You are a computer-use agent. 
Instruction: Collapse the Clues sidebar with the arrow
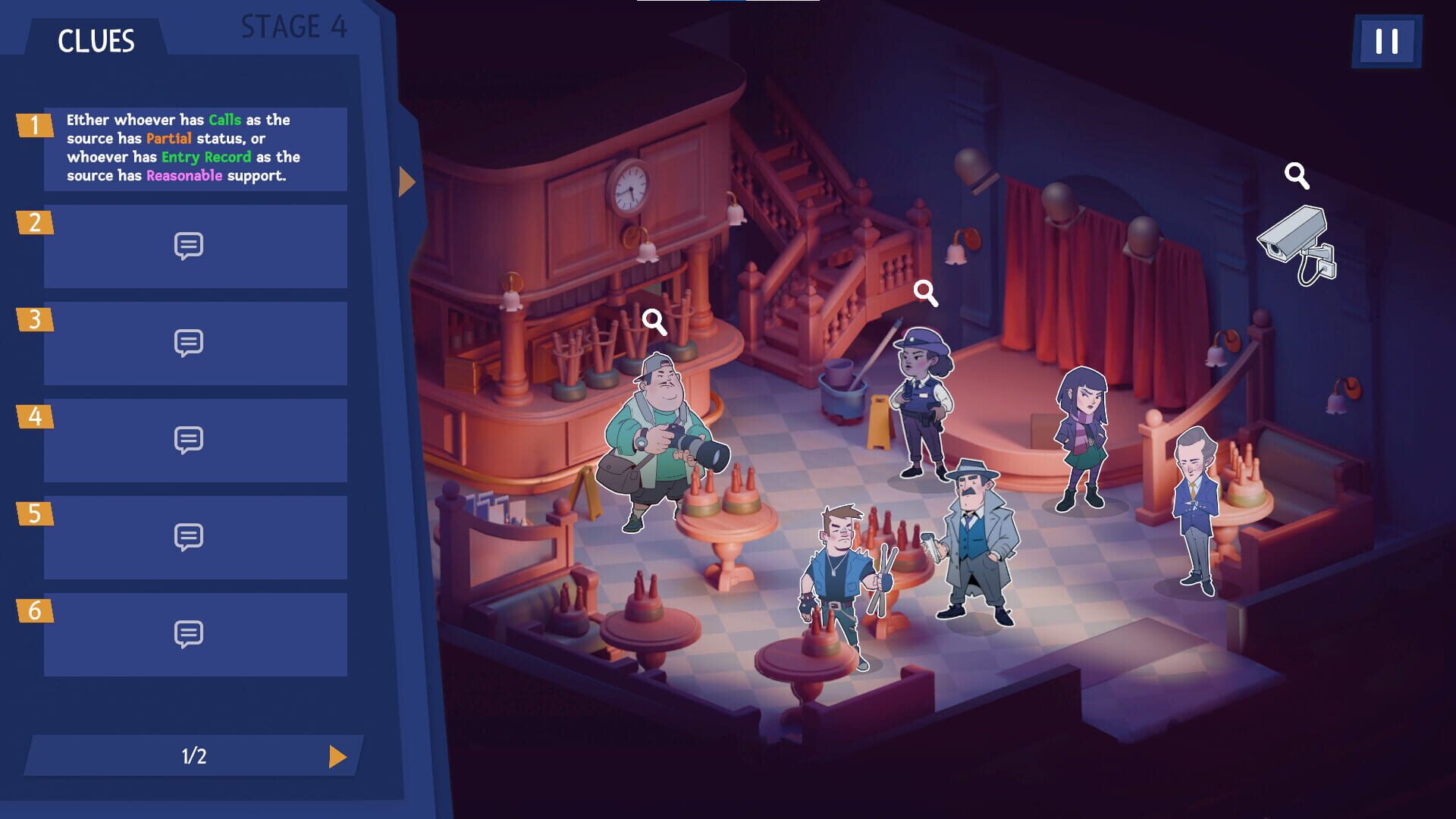[406, 180]
